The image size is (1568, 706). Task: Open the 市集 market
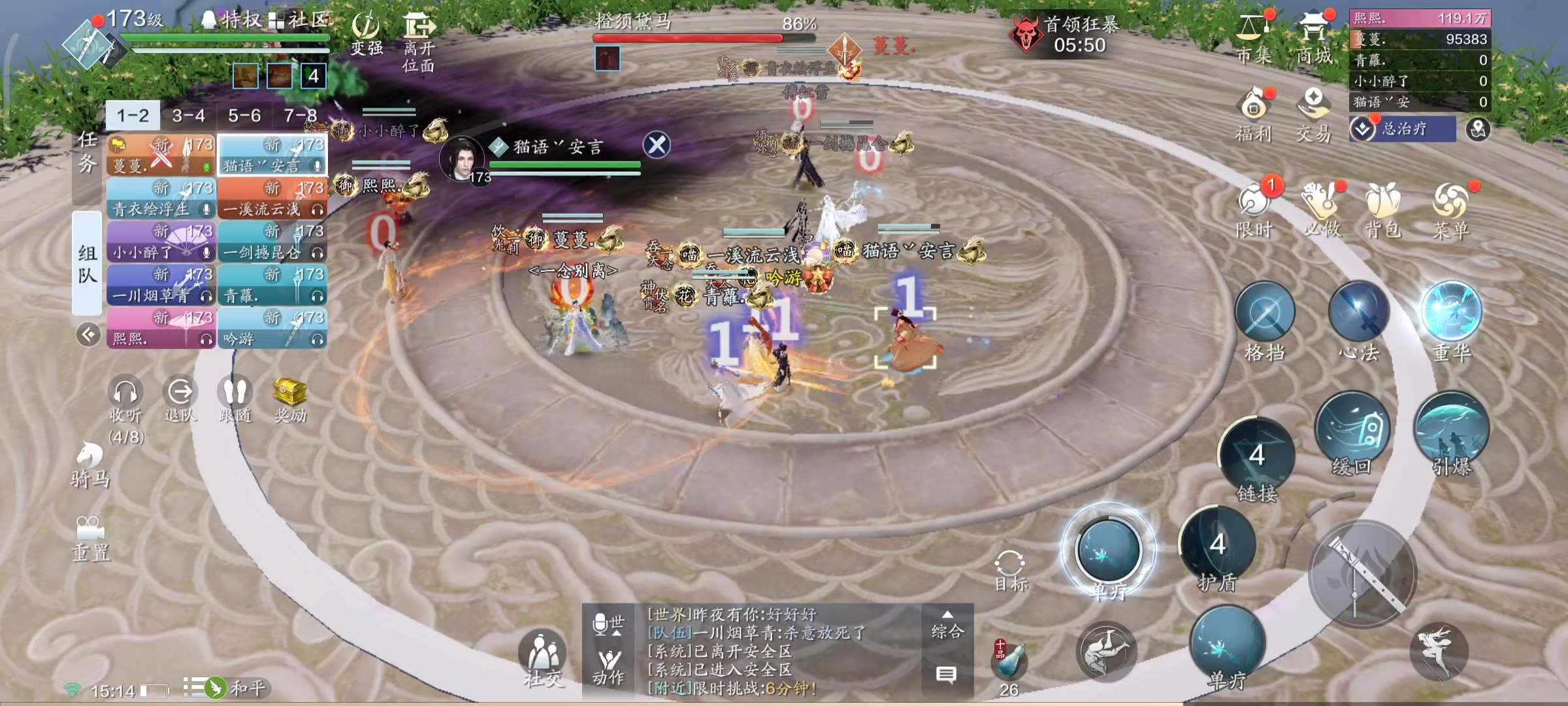[x=1253, y=38]
